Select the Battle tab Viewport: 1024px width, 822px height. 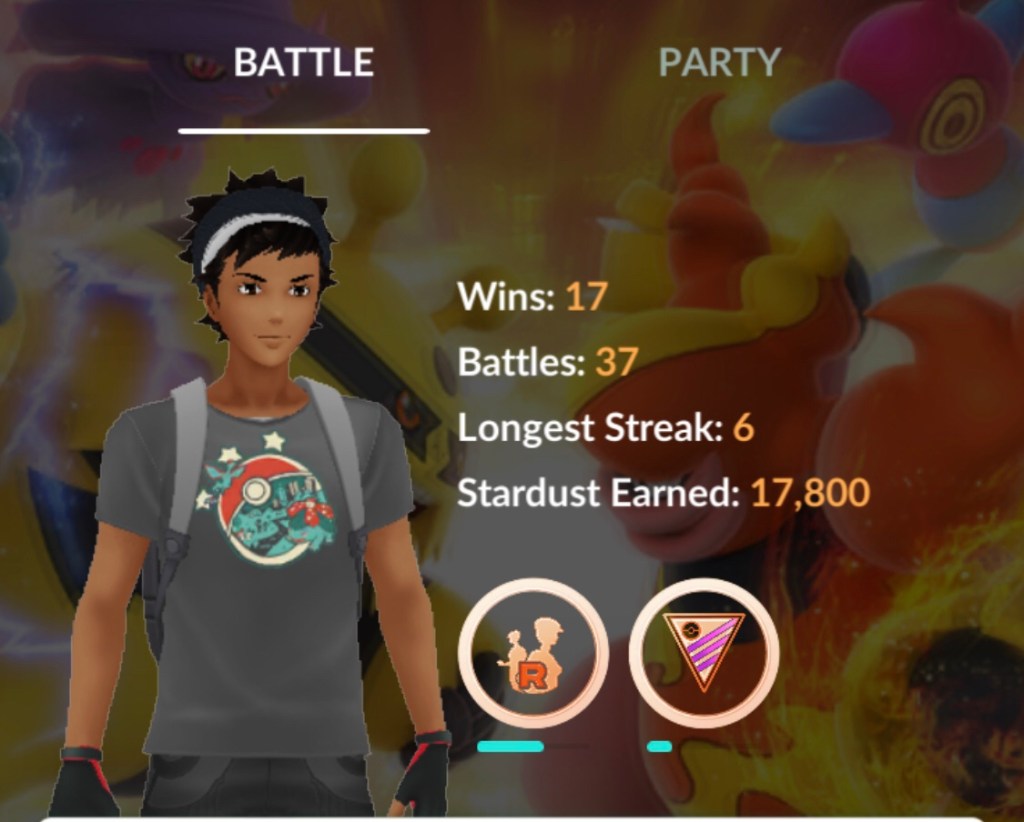[x=303, y=63]
